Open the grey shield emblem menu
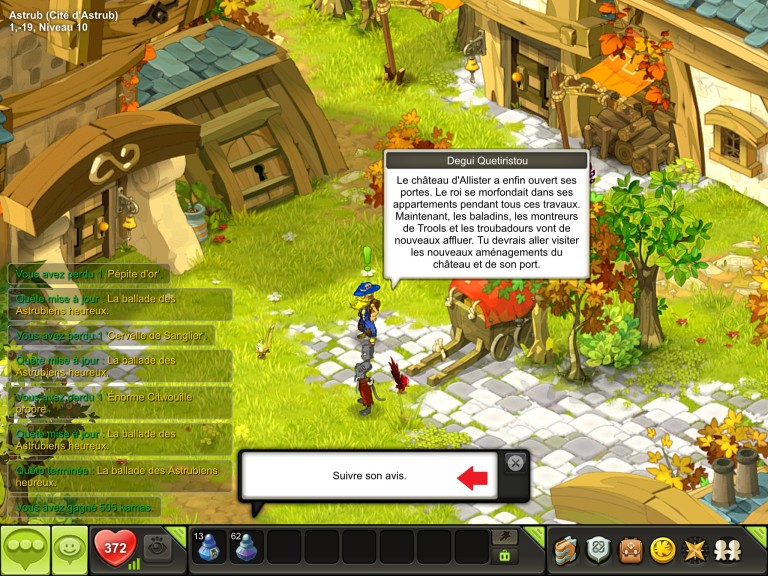 599,549
